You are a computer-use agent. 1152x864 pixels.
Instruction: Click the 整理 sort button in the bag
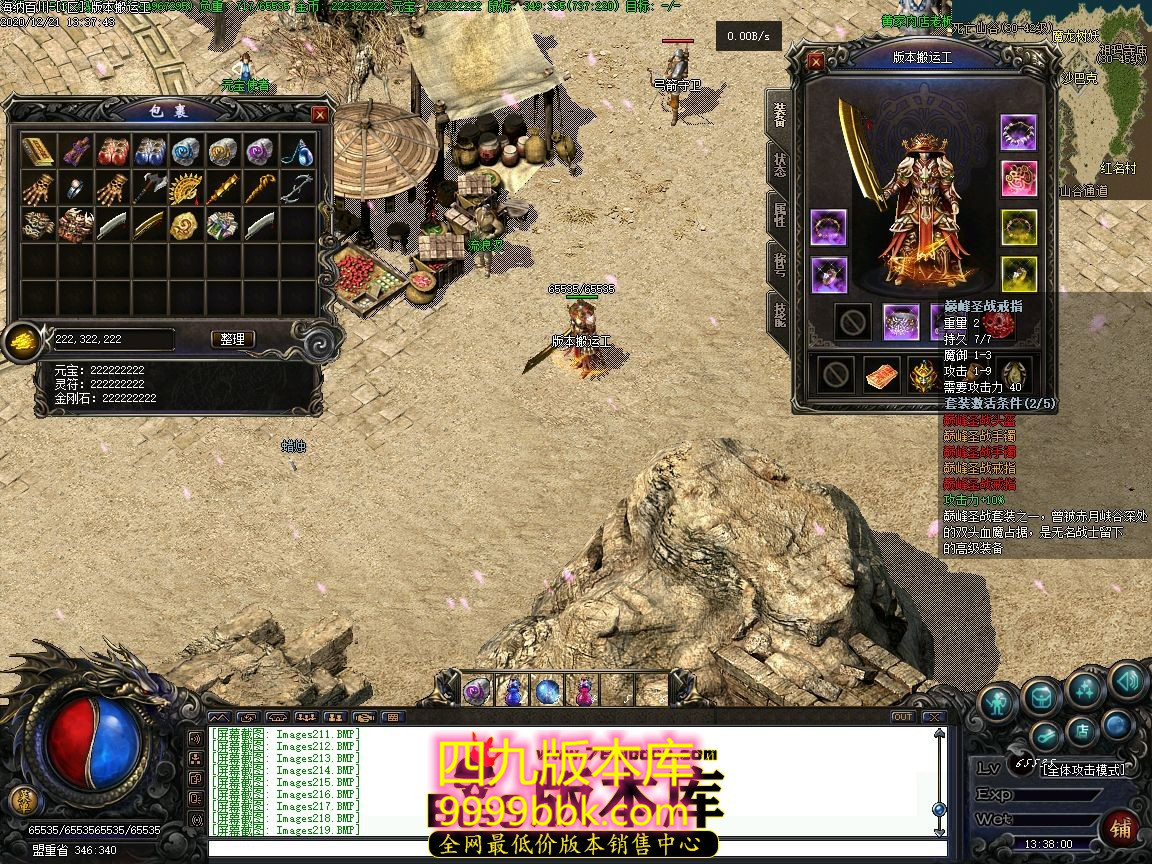click(233, 339)
